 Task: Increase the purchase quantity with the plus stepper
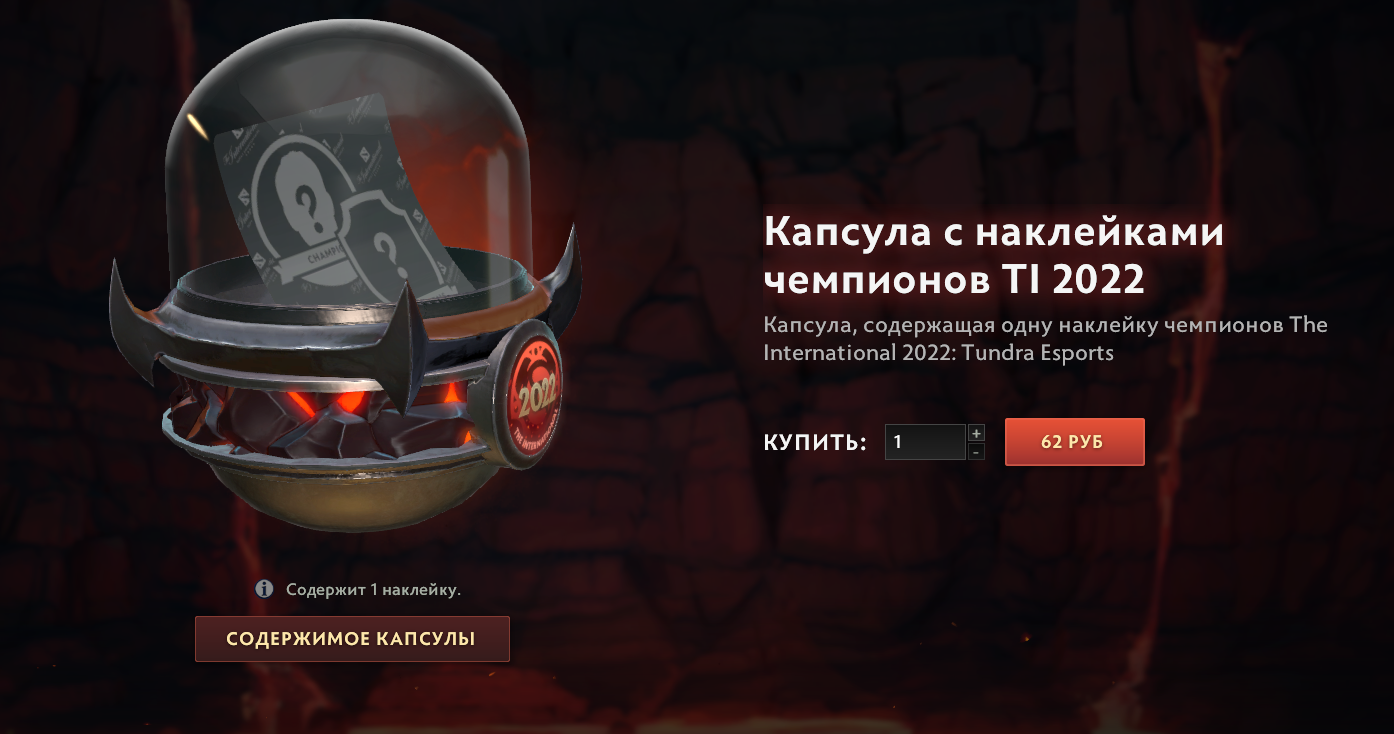[x=974, y=432]
